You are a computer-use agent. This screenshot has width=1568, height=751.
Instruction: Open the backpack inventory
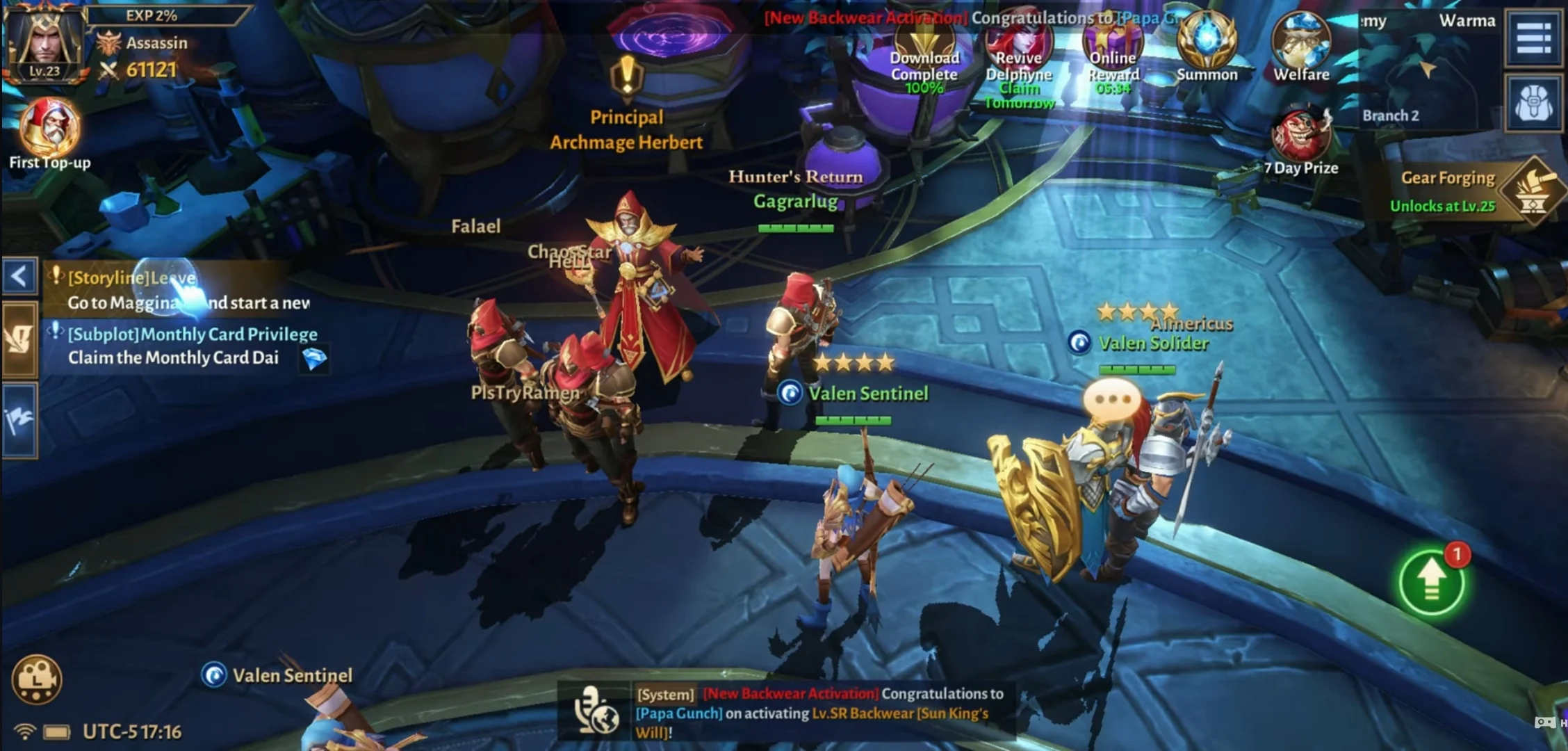coord(1534,104)
